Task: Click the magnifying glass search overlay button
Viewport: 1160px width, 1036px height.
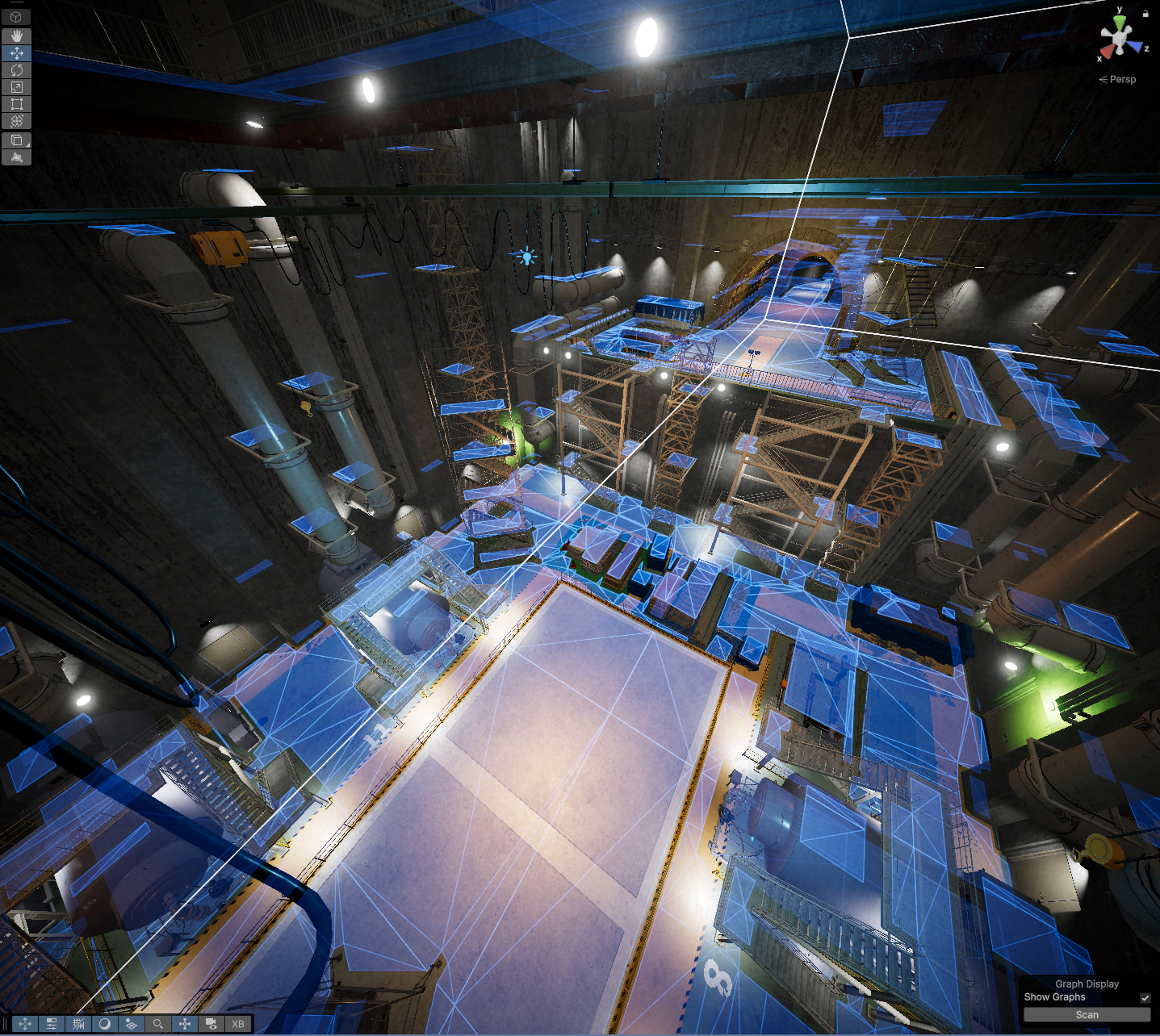Action: click(158, 1024)
